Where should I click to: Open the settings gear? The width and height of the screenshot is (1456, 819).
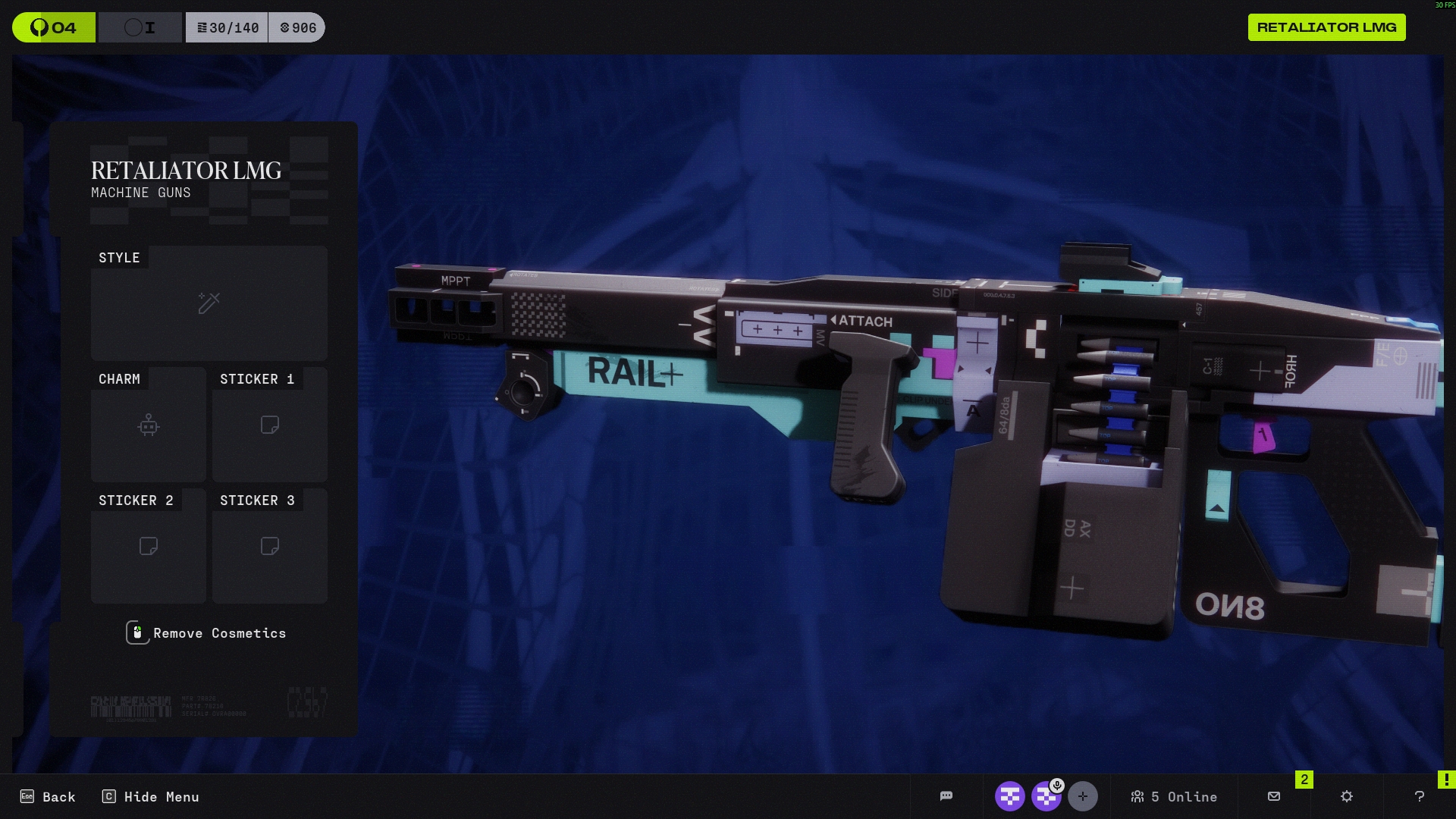[x=1347, y=796]
